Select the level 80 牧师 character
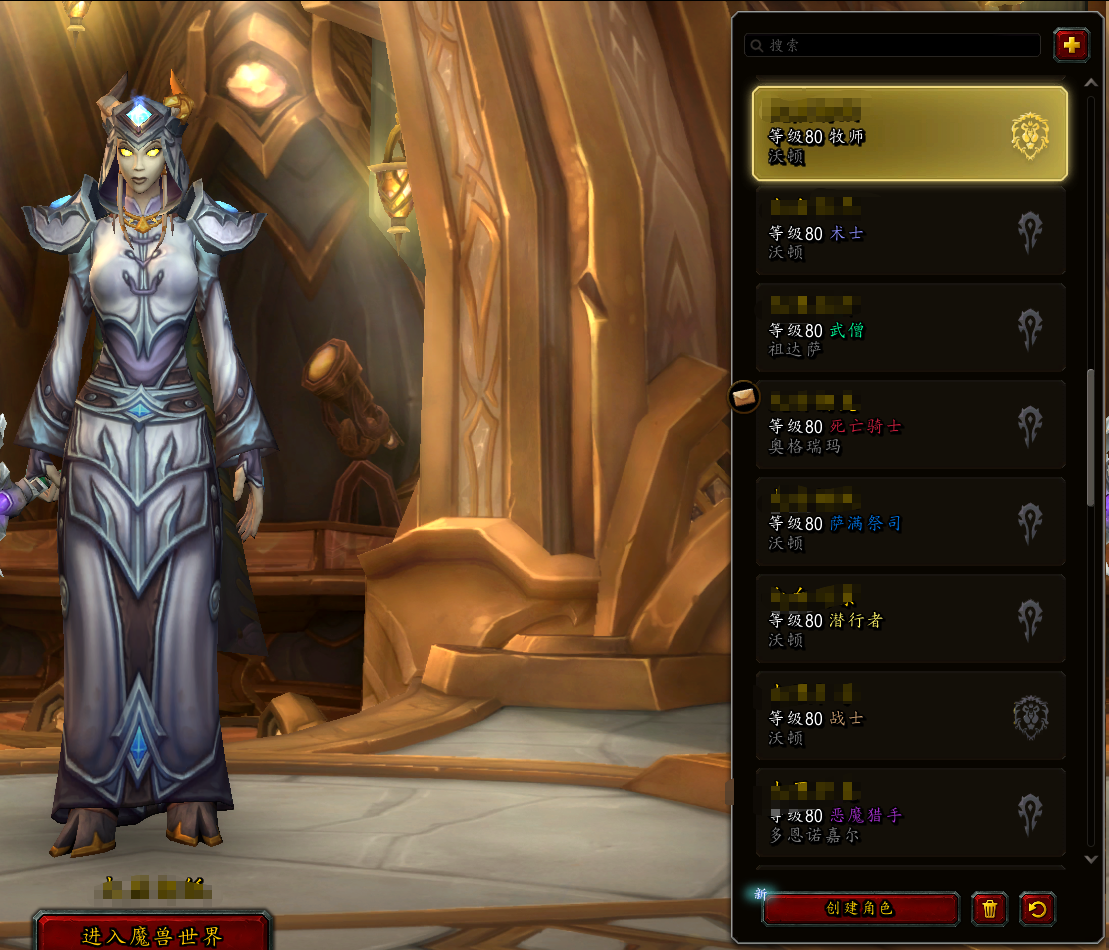Screen dimensions: 1109x950 click(909, 134)
